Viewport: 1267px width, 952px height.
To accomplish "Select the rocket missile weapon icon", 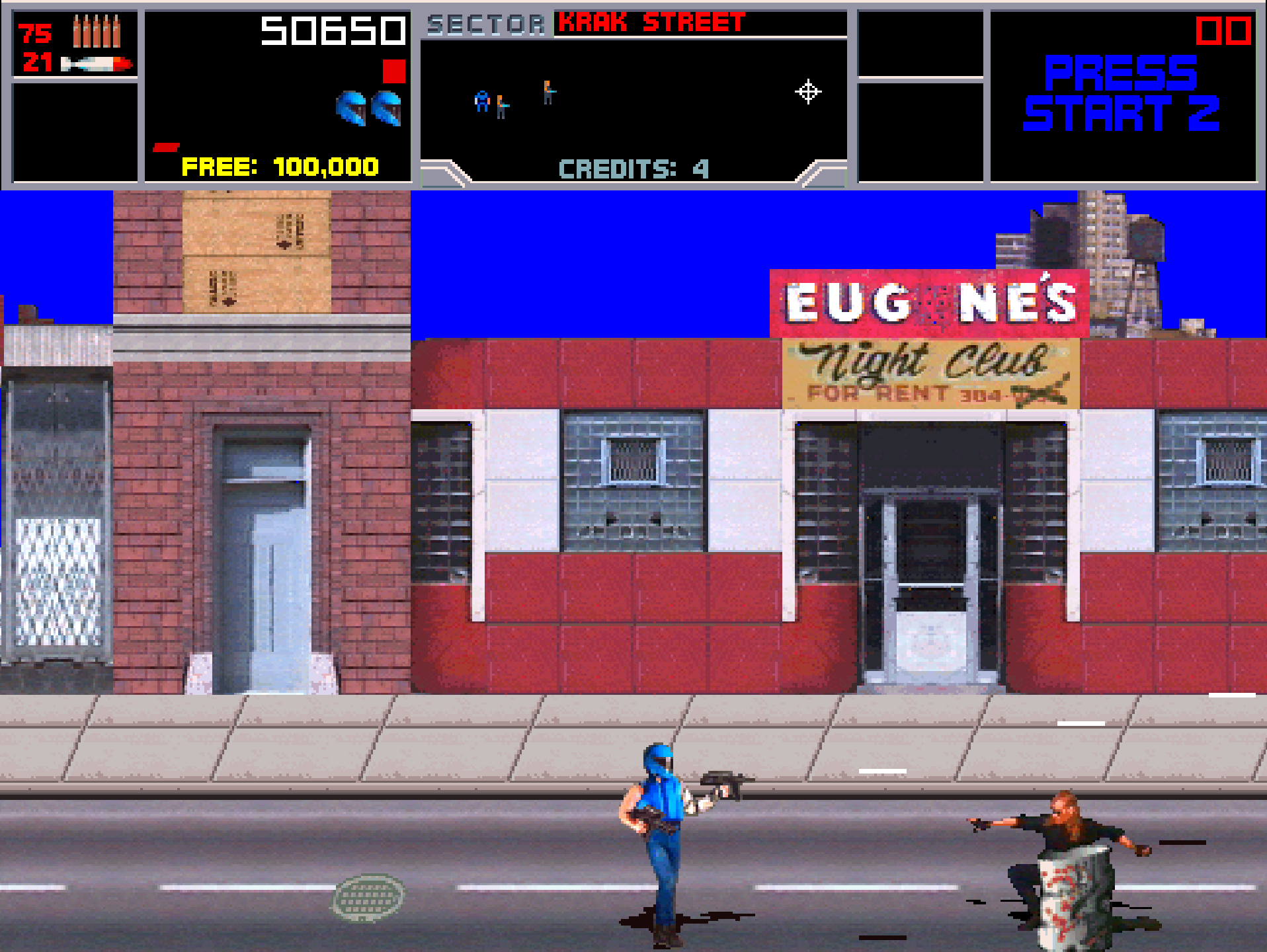I will [x=97, y=64].
